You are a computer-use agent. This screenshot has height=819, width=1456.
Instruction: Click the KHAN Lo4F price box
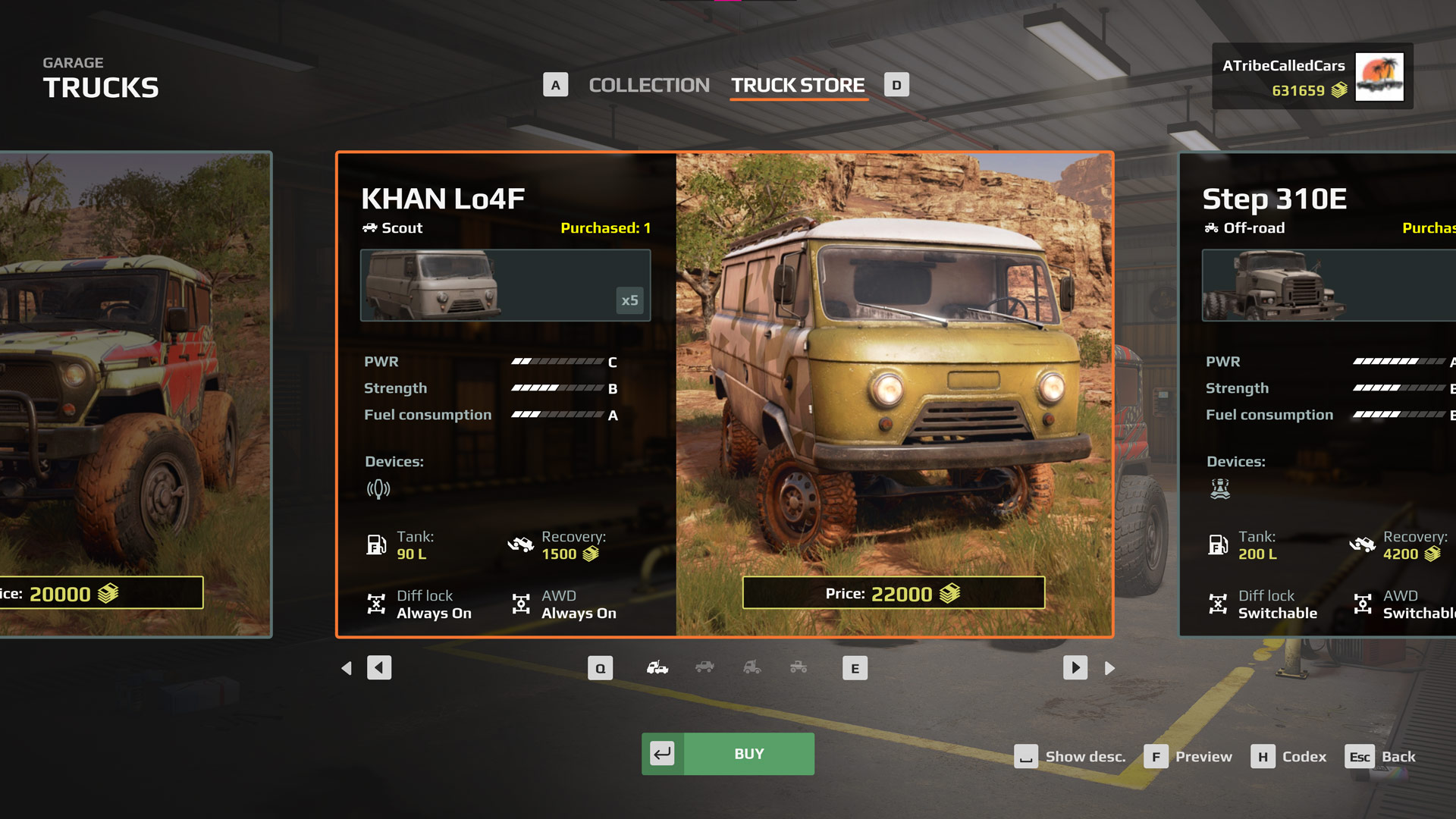click(893, 593)
